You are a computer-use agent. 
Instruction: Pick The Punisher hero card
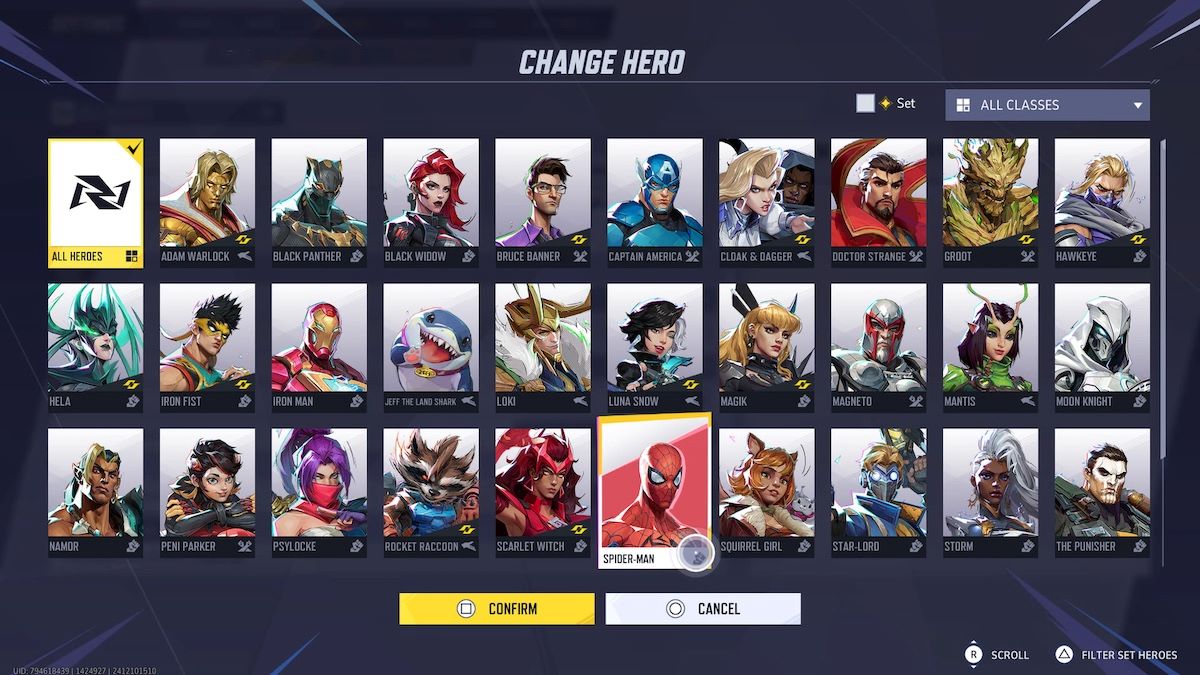1102,493
